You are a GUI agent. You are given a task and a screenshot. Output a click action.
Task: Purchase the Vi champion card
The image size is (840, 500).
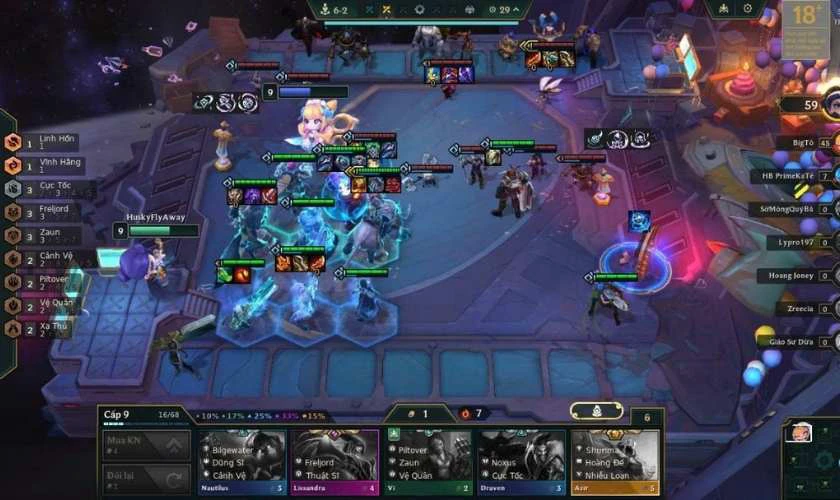click(428, 461)
